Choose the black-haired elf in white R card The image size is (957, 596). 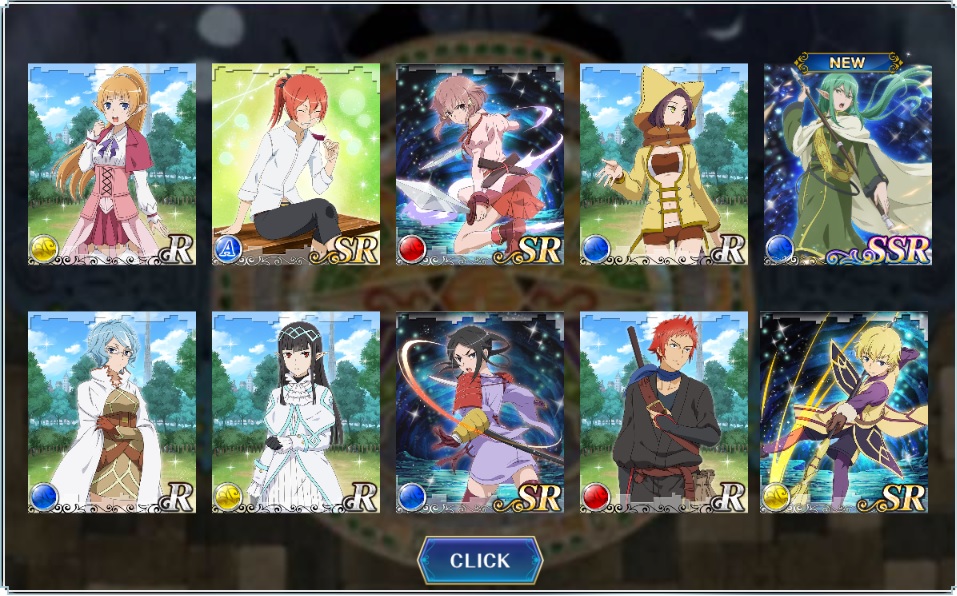[296, 413]
